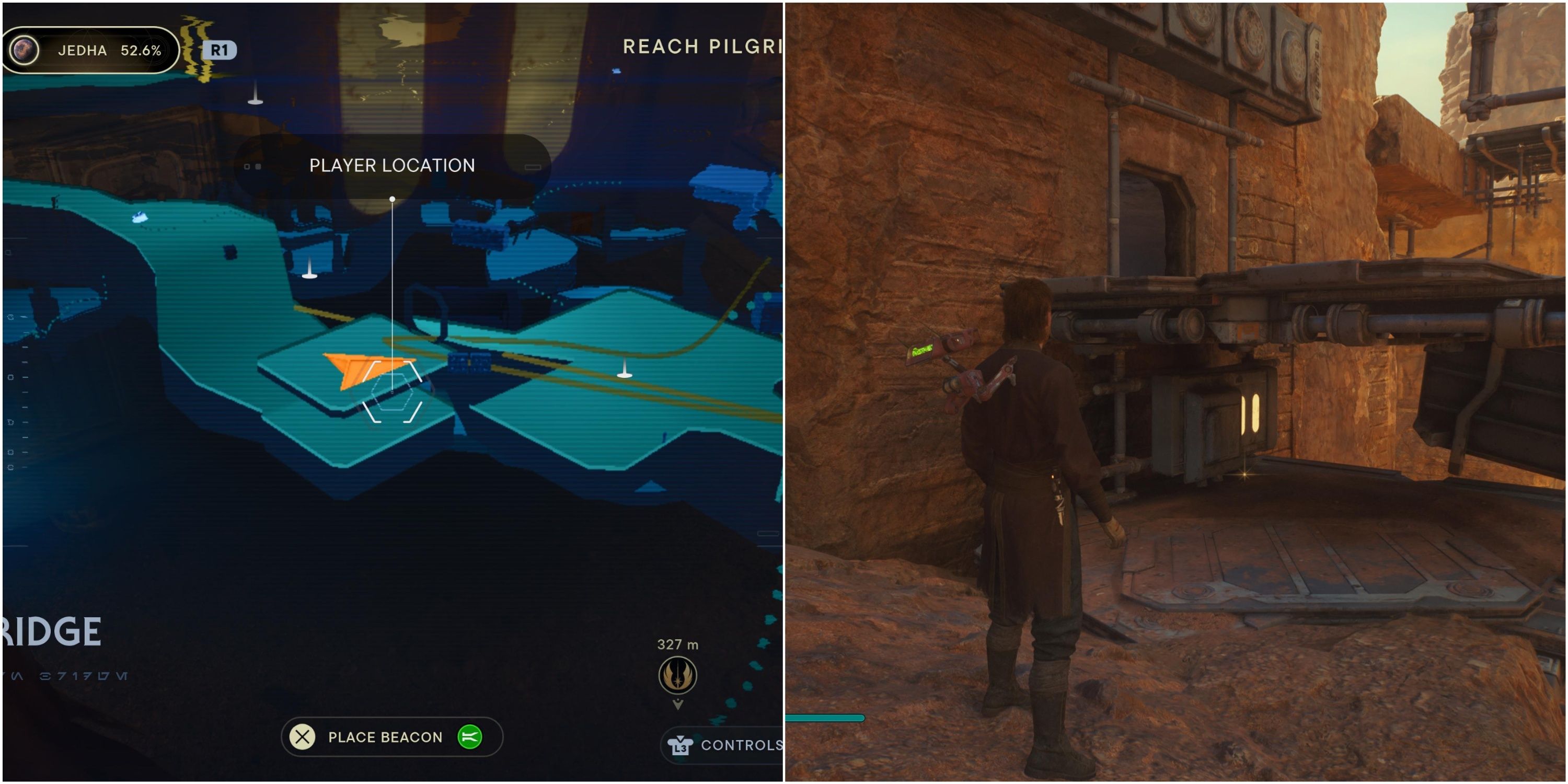Toggle the Player Location label visibility

click(391, 165)
